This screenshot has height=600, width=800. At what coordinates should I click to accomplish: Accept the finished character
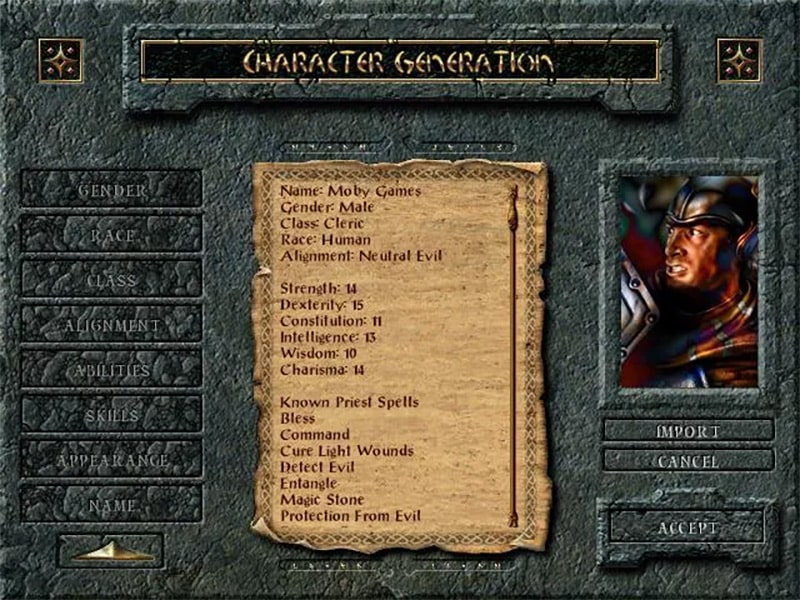(x=688, y=527)
